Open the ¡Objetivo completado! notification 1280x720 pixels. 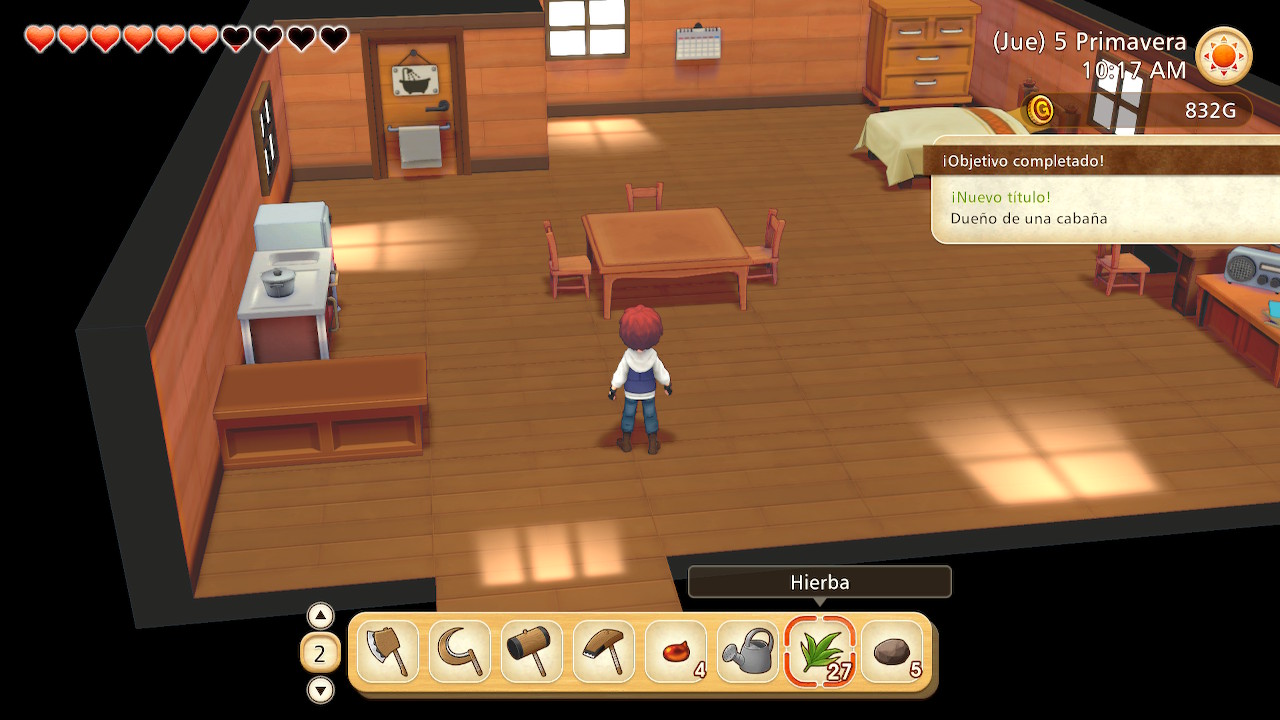pos(1105,190)
